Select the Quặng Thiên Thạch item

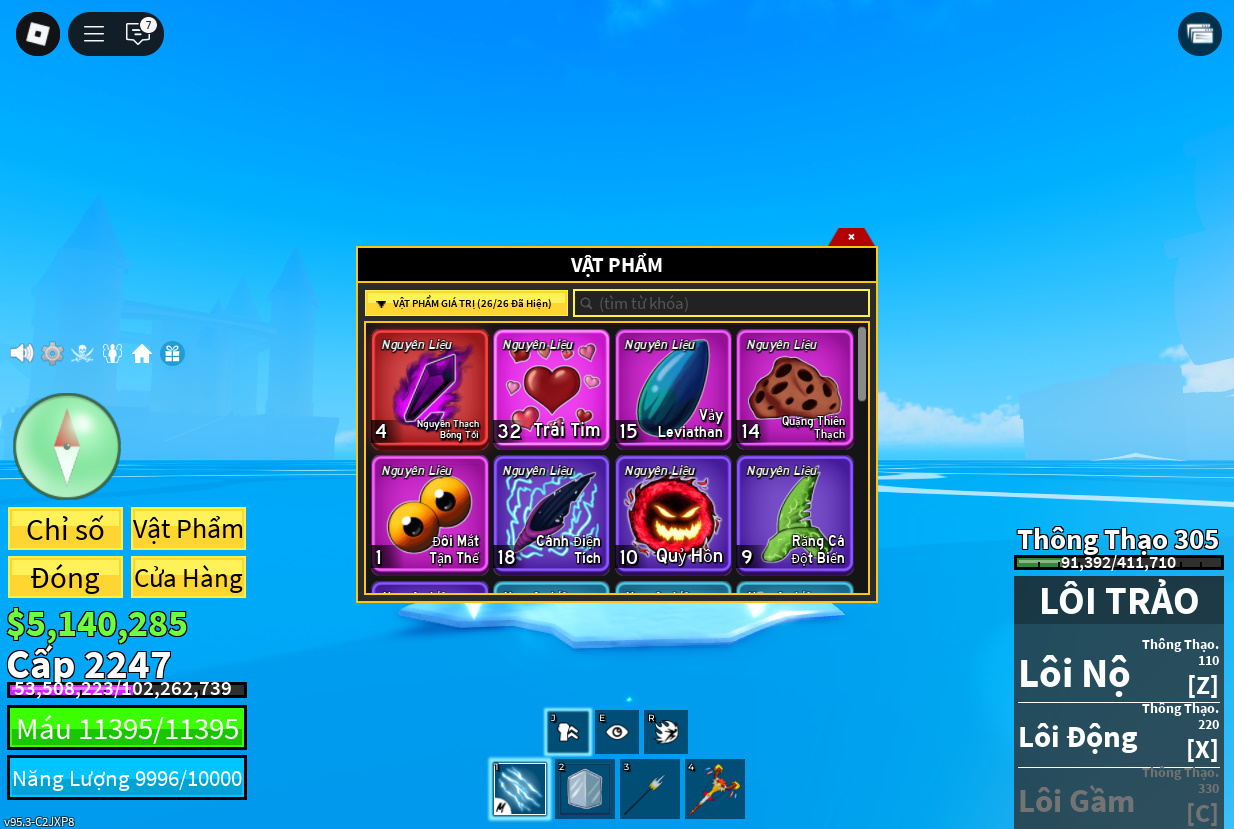tap(795, 388)
